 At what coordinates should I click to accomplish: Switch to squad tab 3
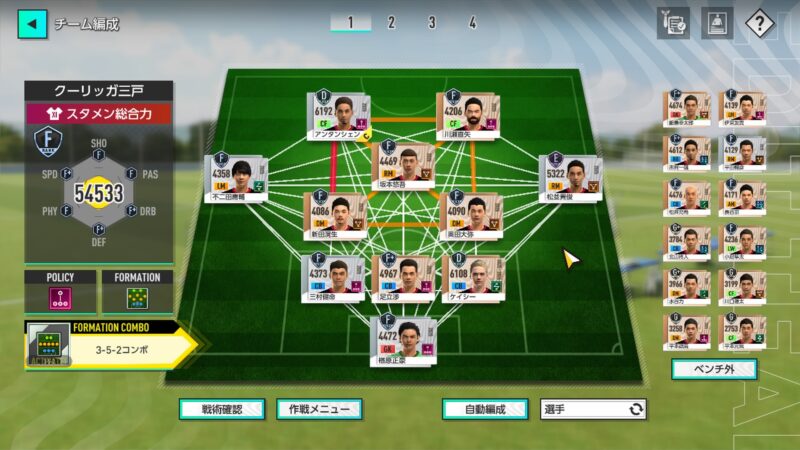431,22
